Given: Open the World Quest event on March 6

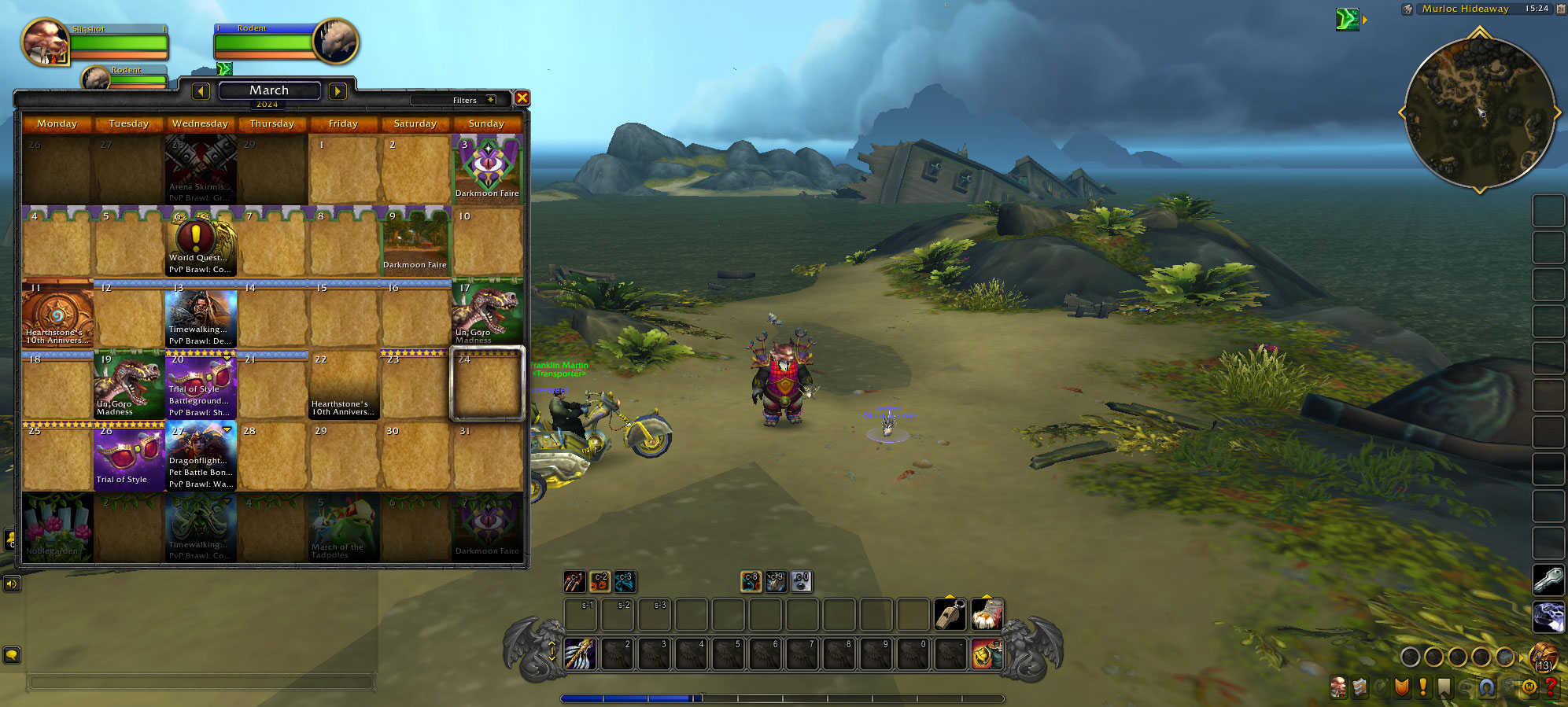Looking at the screenshot, I should [x=201, y=238].
